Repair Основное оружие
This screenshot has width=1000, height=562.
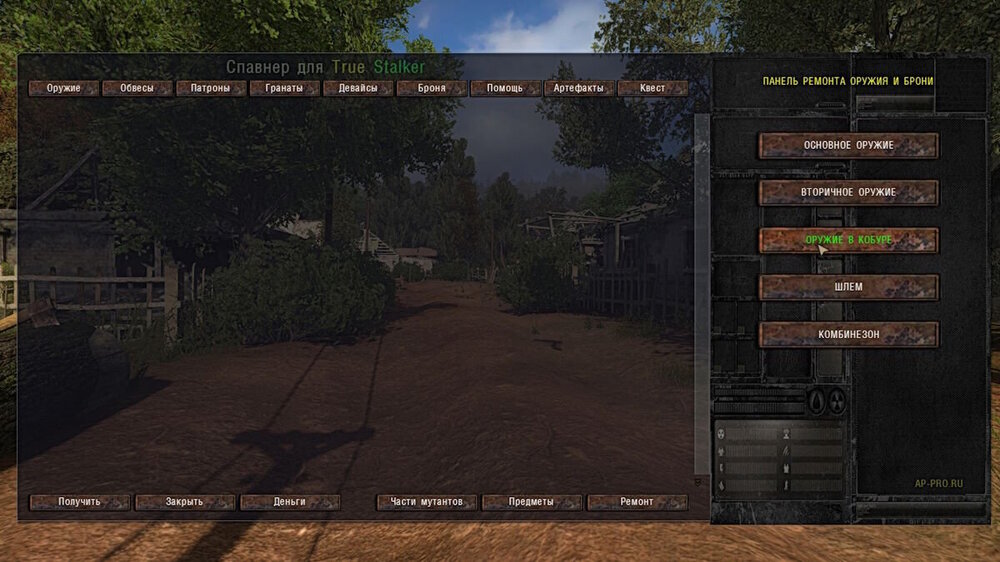coord(848,146)
